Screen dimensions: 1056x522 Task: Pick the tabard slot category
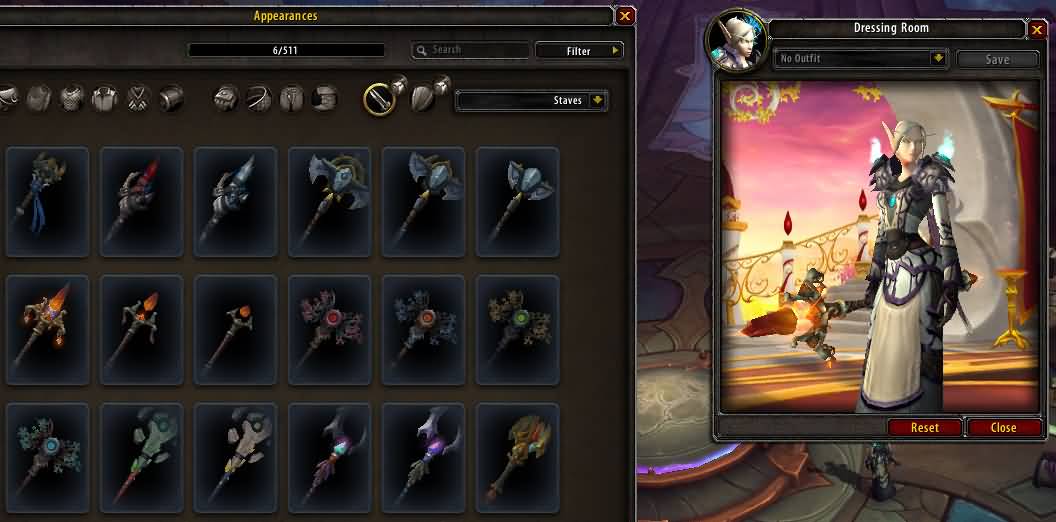(138, 98)
